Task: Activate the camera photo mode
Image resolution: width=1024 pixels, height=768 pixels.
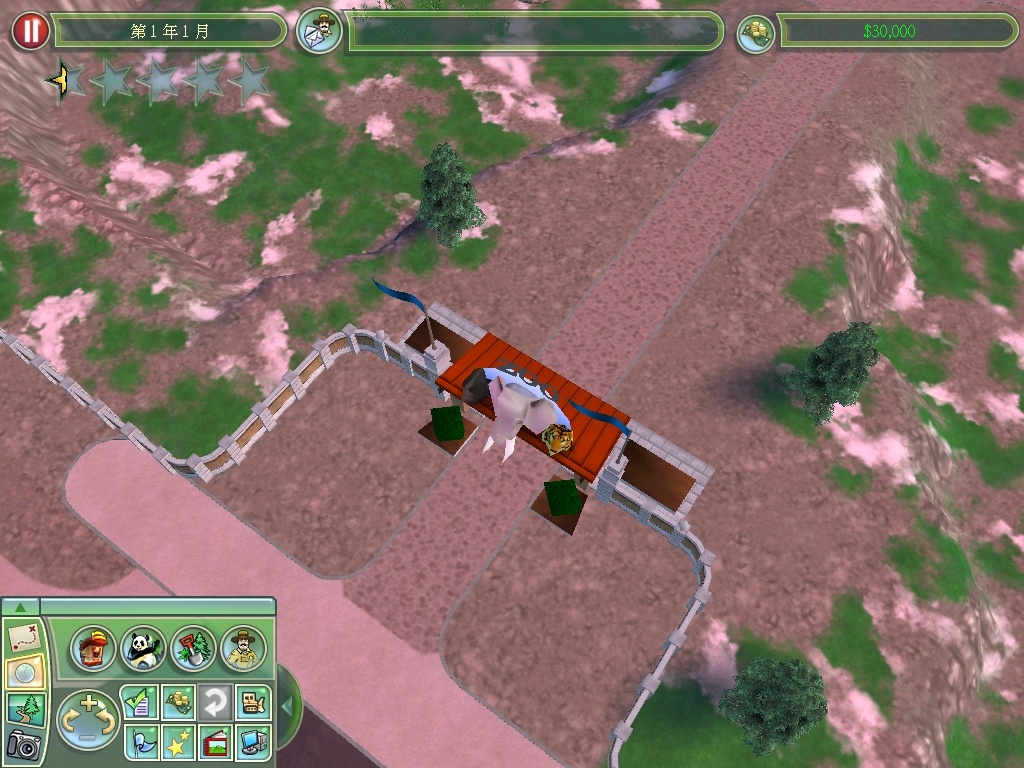Action: point(24,744)
